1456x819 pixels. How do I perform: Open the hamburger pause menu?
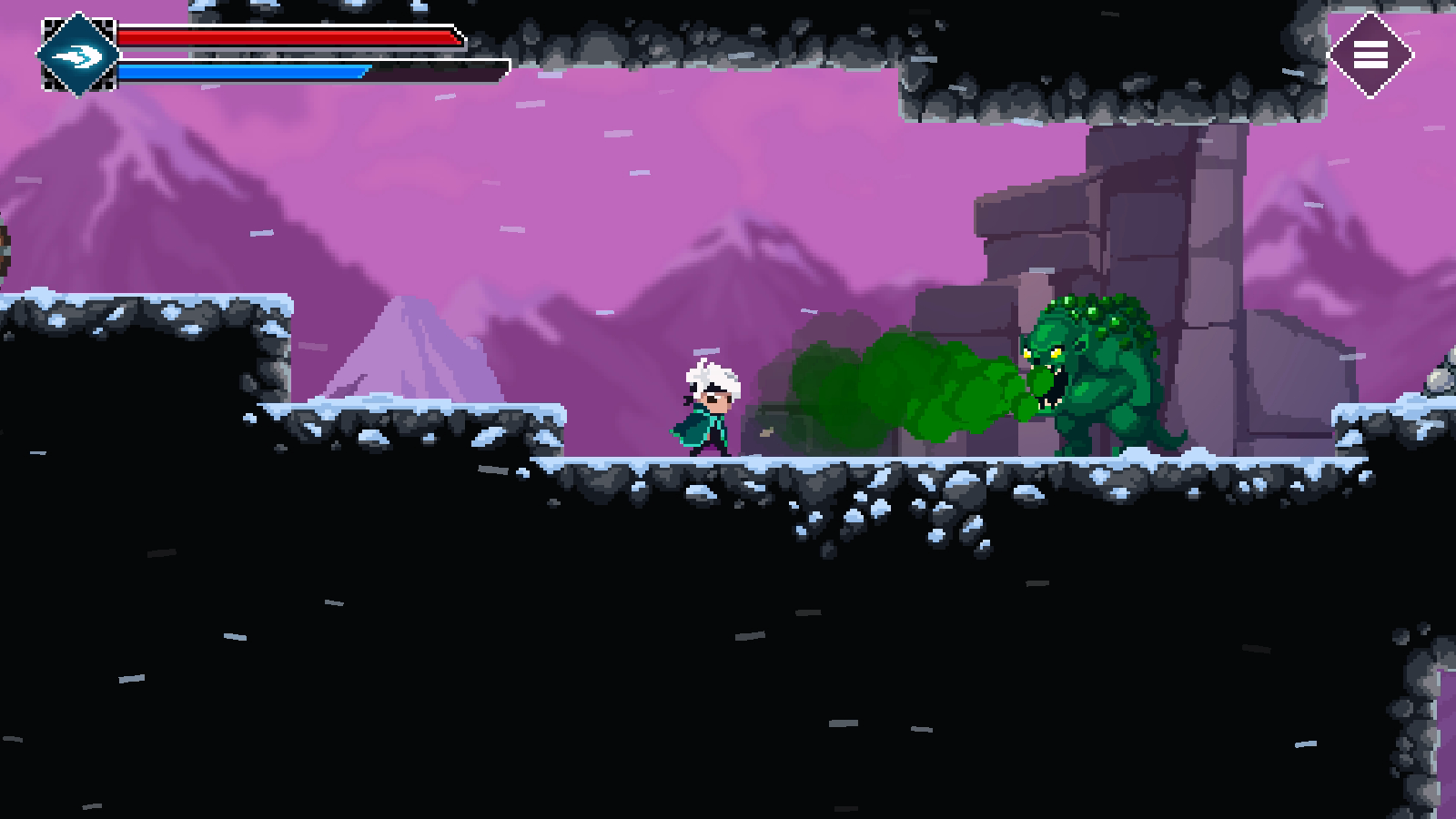(1372, 56)
